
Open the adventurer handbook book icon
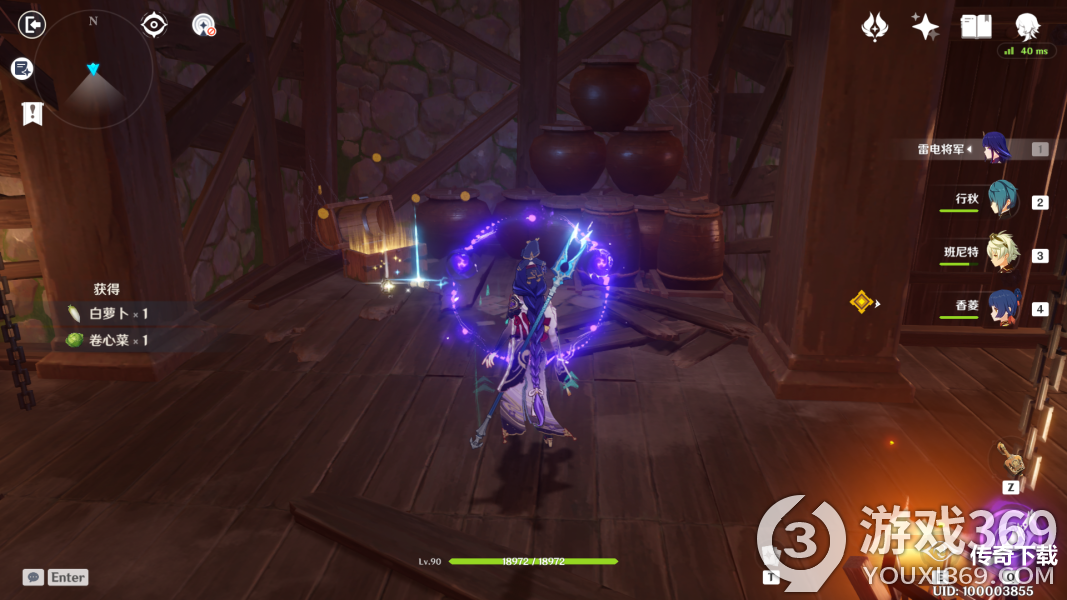point(976,27)
